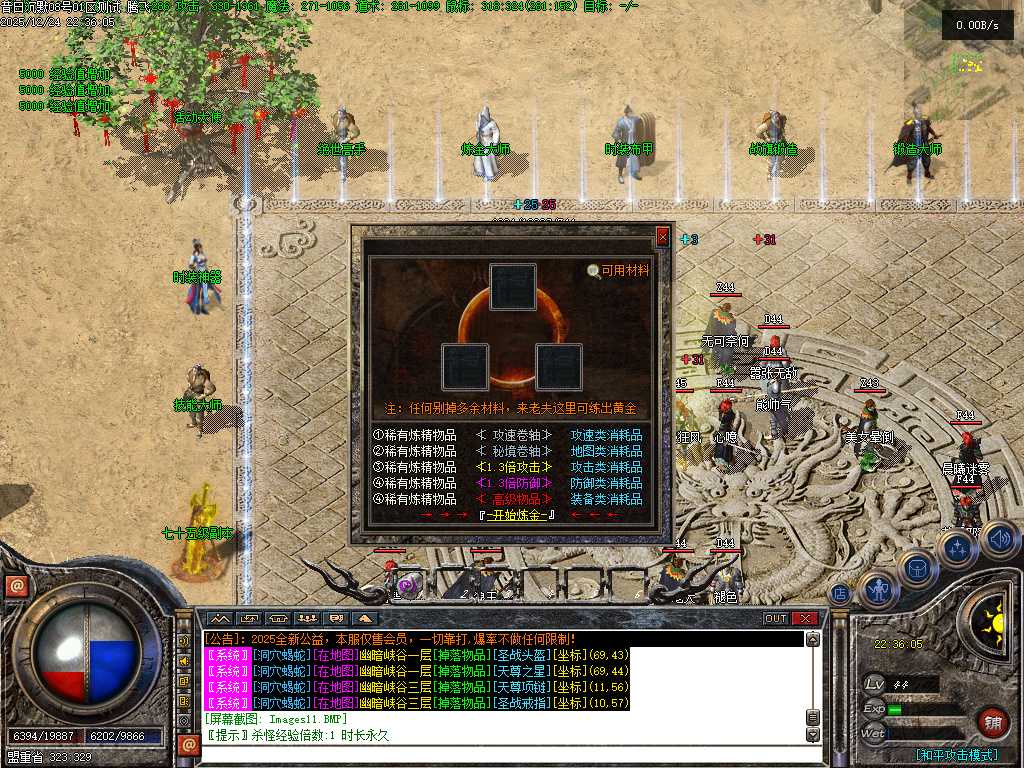Click the round 店 store icon
Image resolution: width=1024 pixels, height=768 pixels.
(x=841, y=592)
